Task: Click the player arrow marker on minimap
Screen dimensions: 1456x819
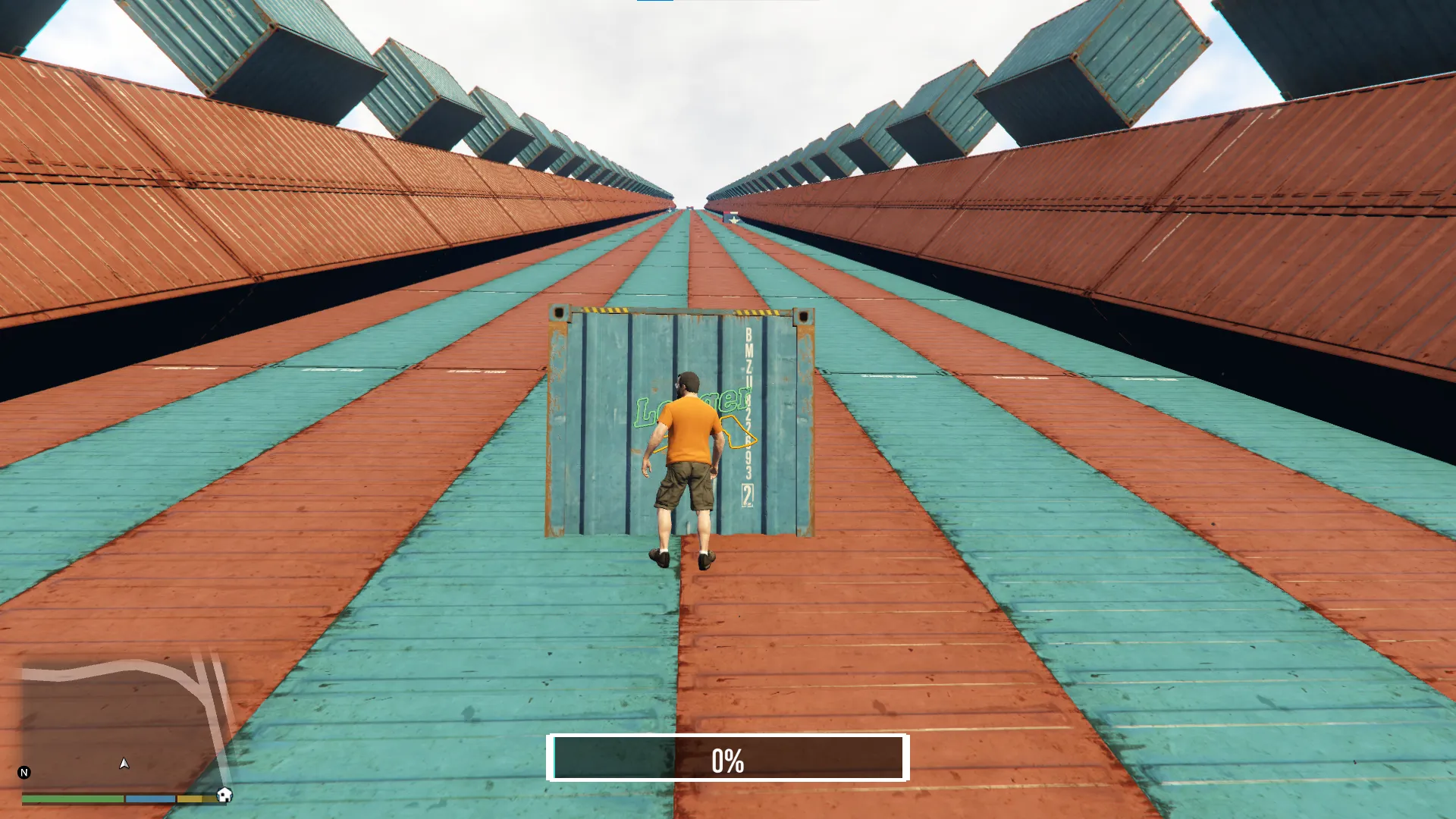Action: pos(124,764)
